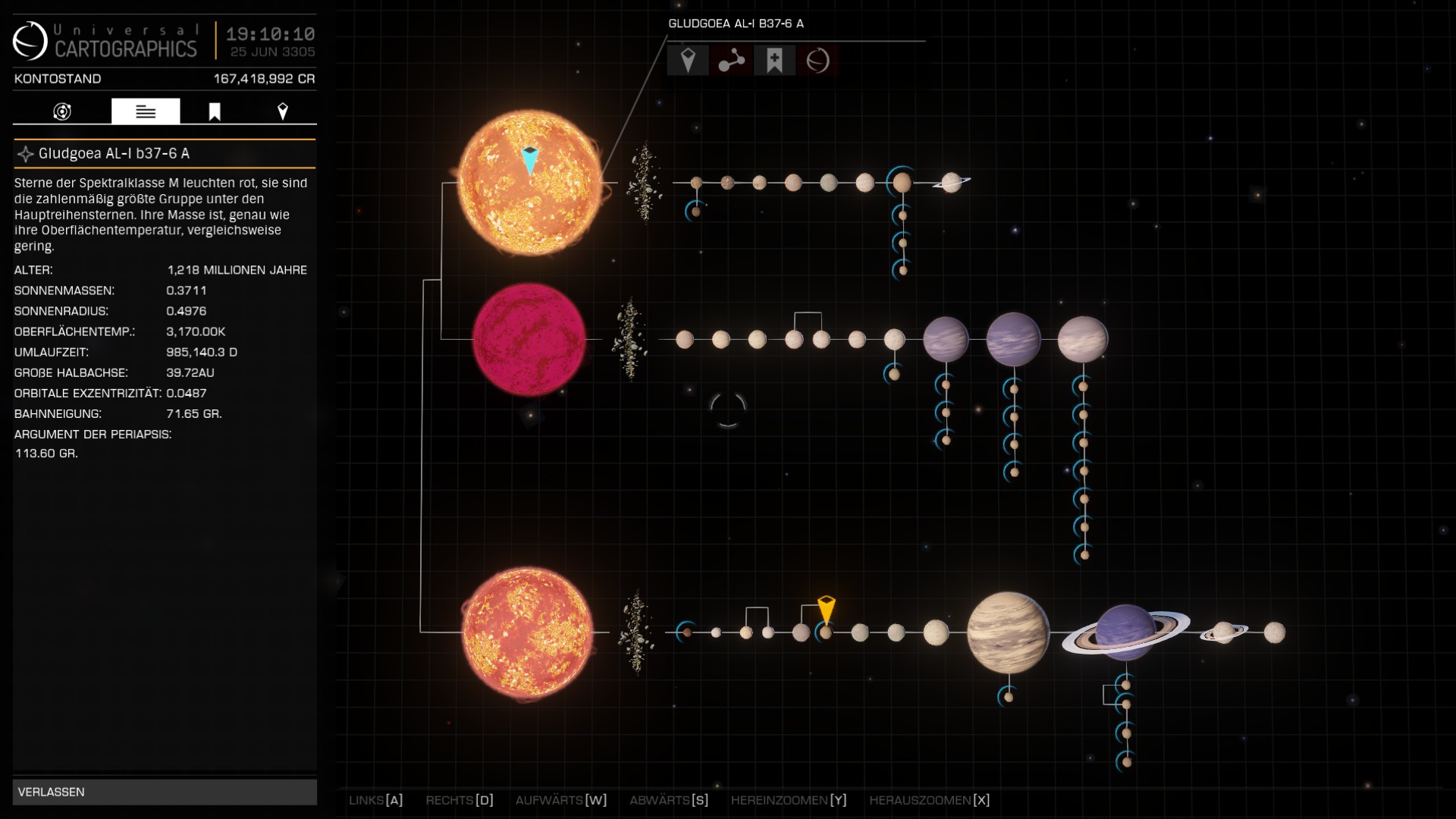The height and width of the screenshot is (819, 1456).
Task: Select the planet under the yellow marker
Action: click(826, 632)
